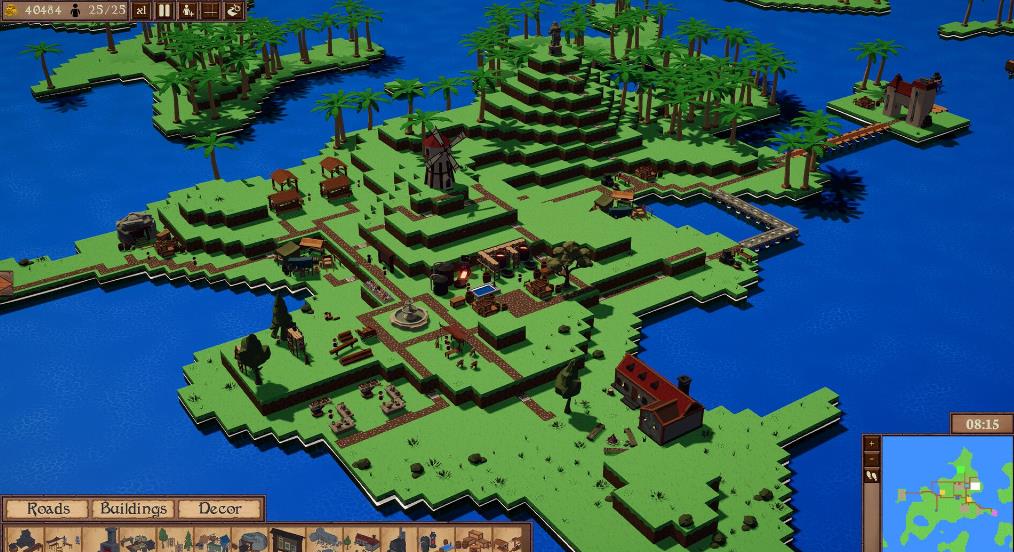Viewport: 1014px width, 552px height.
Task: Pause the game with the pause button
Action: [x=164, y=10]
